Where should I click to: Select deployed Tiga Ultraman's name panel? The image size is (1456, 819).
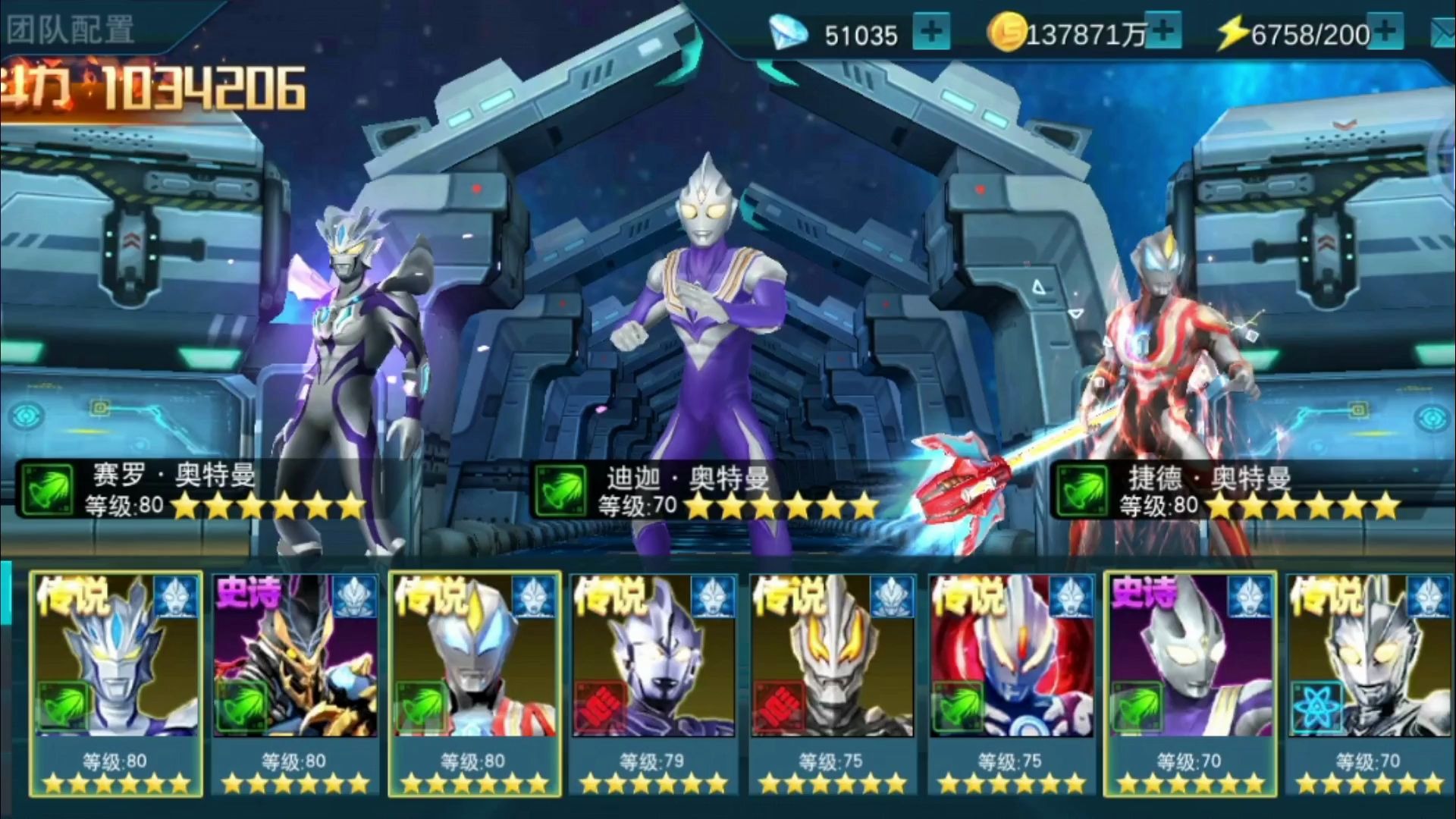[705, 491]
